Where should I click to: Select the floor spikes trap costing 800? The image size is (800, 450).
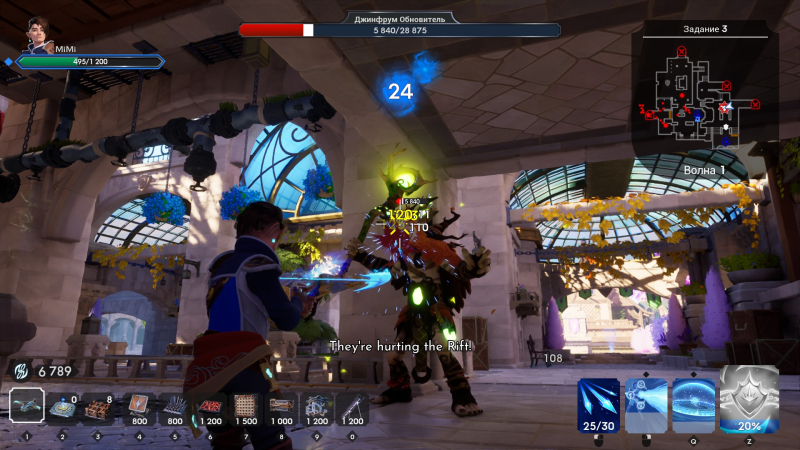(x=174, y=406)
